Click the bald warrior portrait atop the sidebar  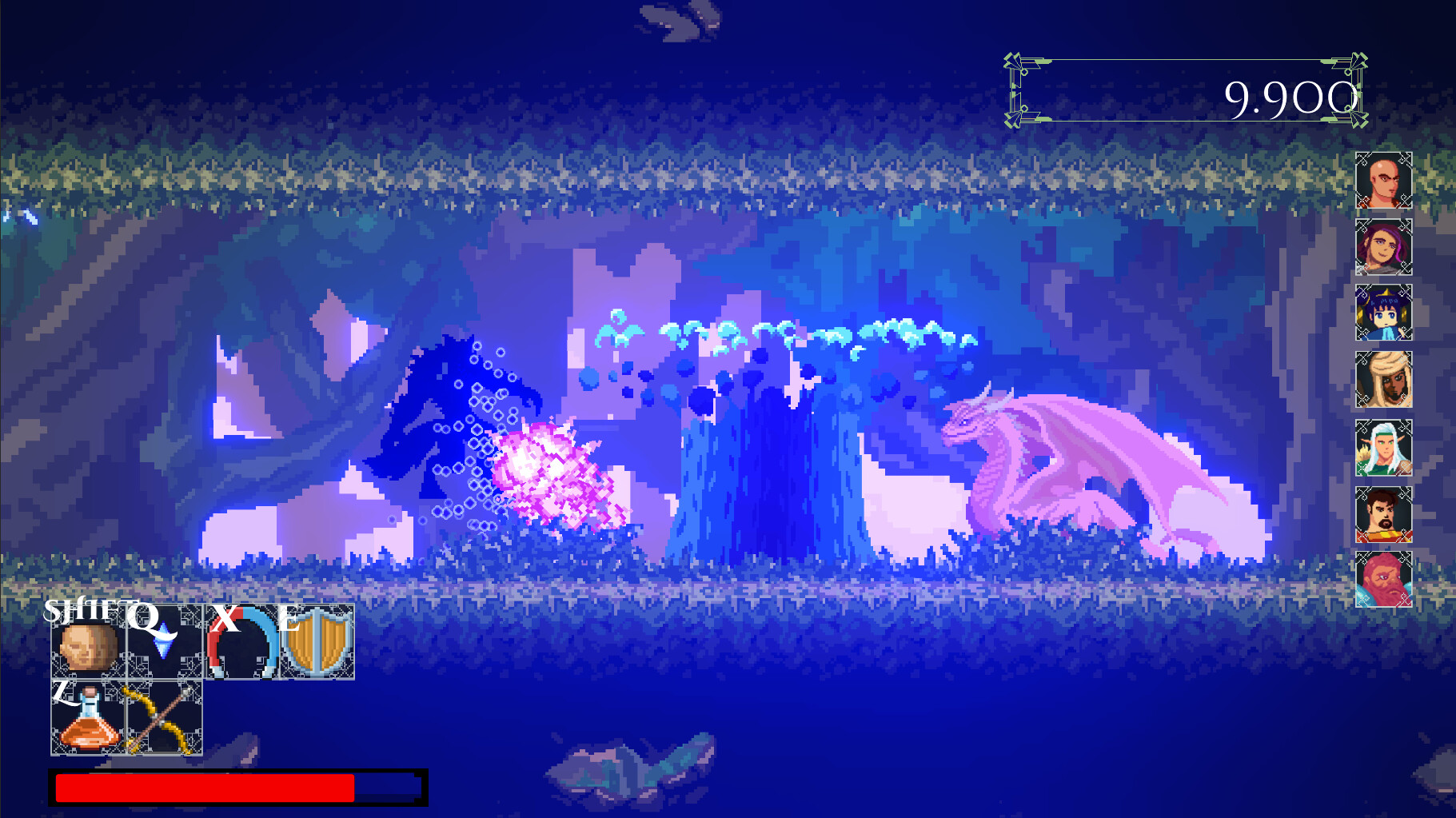[x=1383, y=180]
